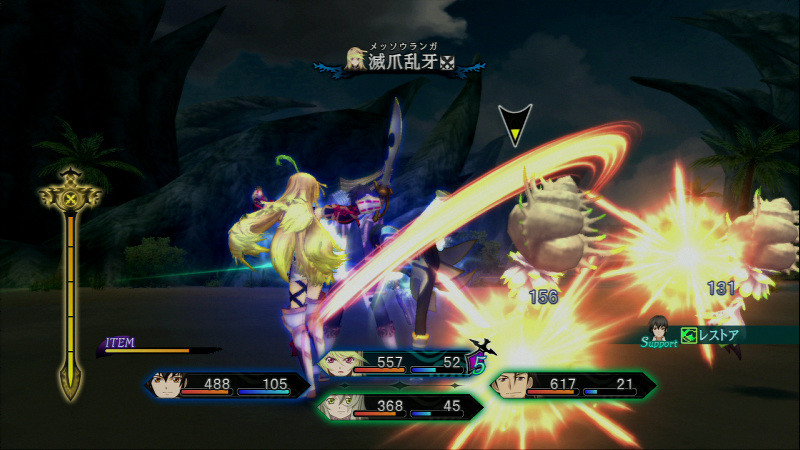
Task: Click the Support character portrait
Action: (x=657, y=327)
